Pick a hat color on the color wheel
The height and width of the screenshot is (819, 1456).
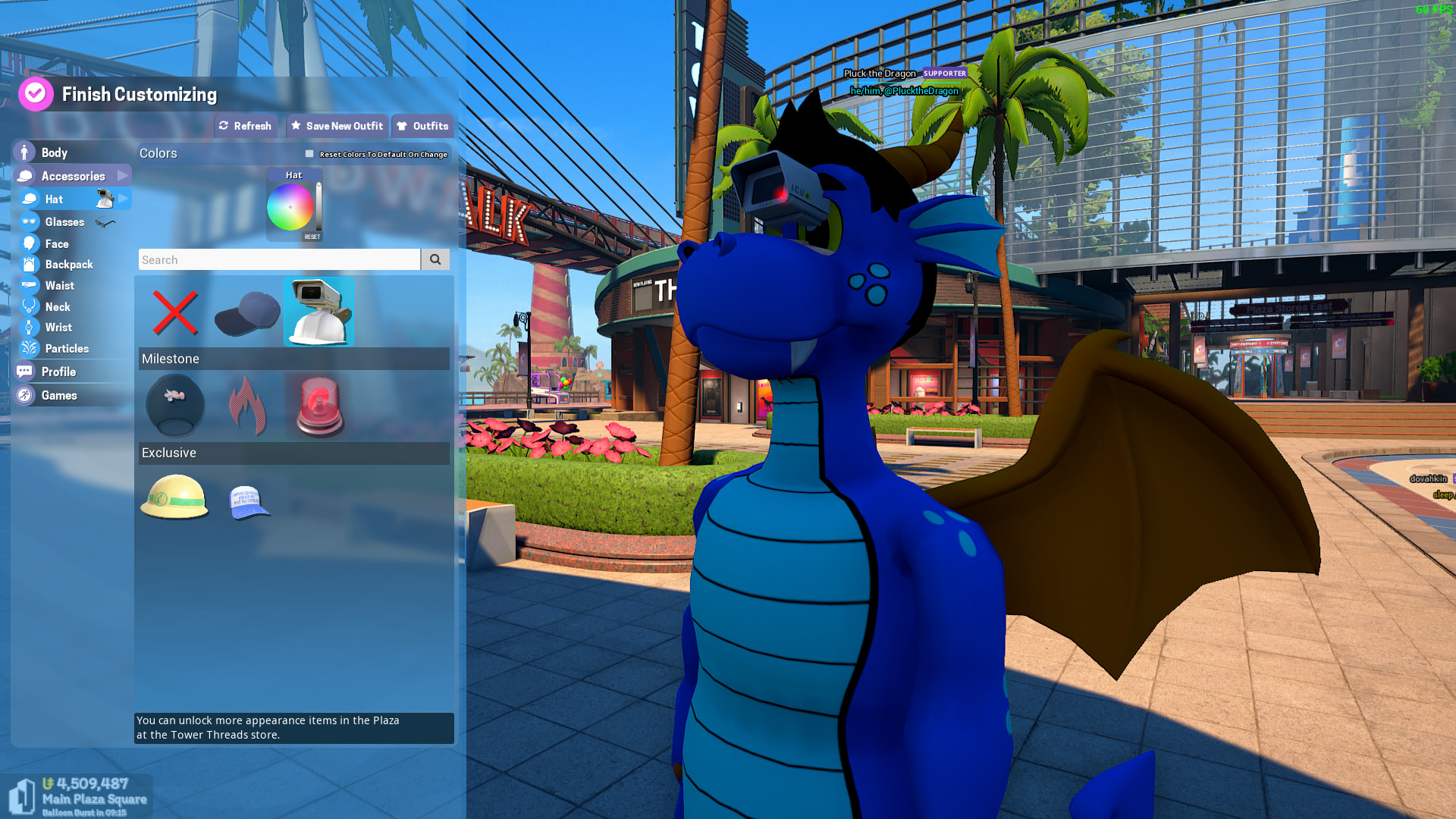coord(290,207)
